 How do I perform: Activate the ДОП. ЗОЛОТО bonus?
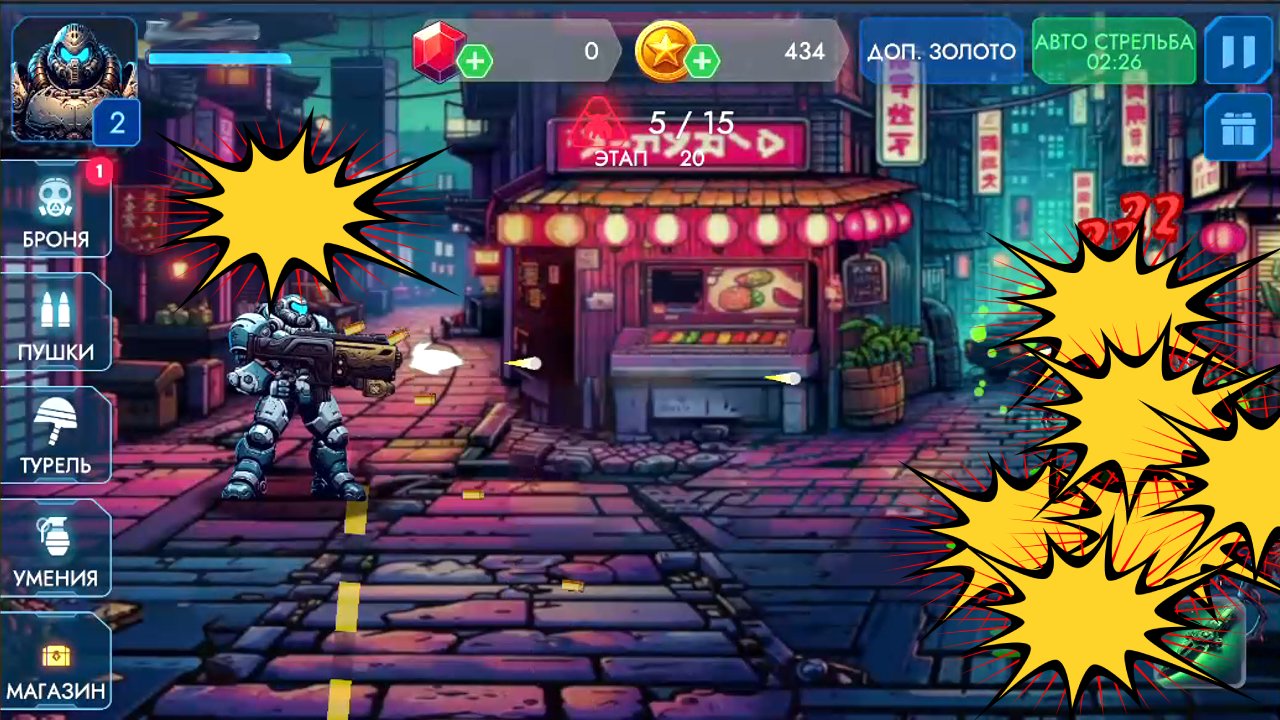coord(941,50)
